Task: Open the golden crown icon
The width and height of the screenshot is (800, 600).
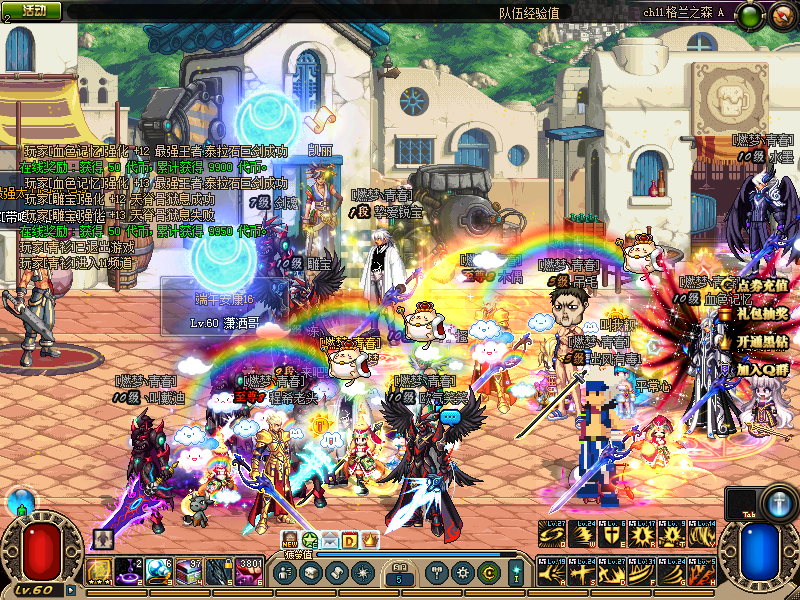Action: (x=370, y=540)
